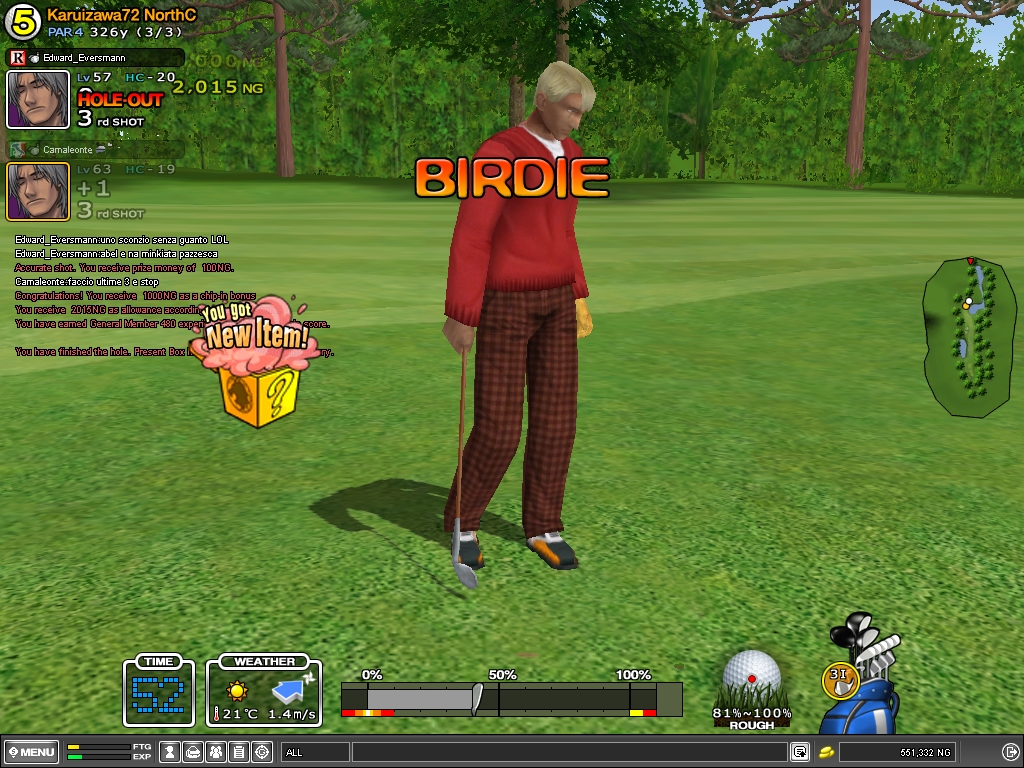This screenshot has width=1024, height=768.
Task: Open the two-people friends icon
Action: click(217, 752)
